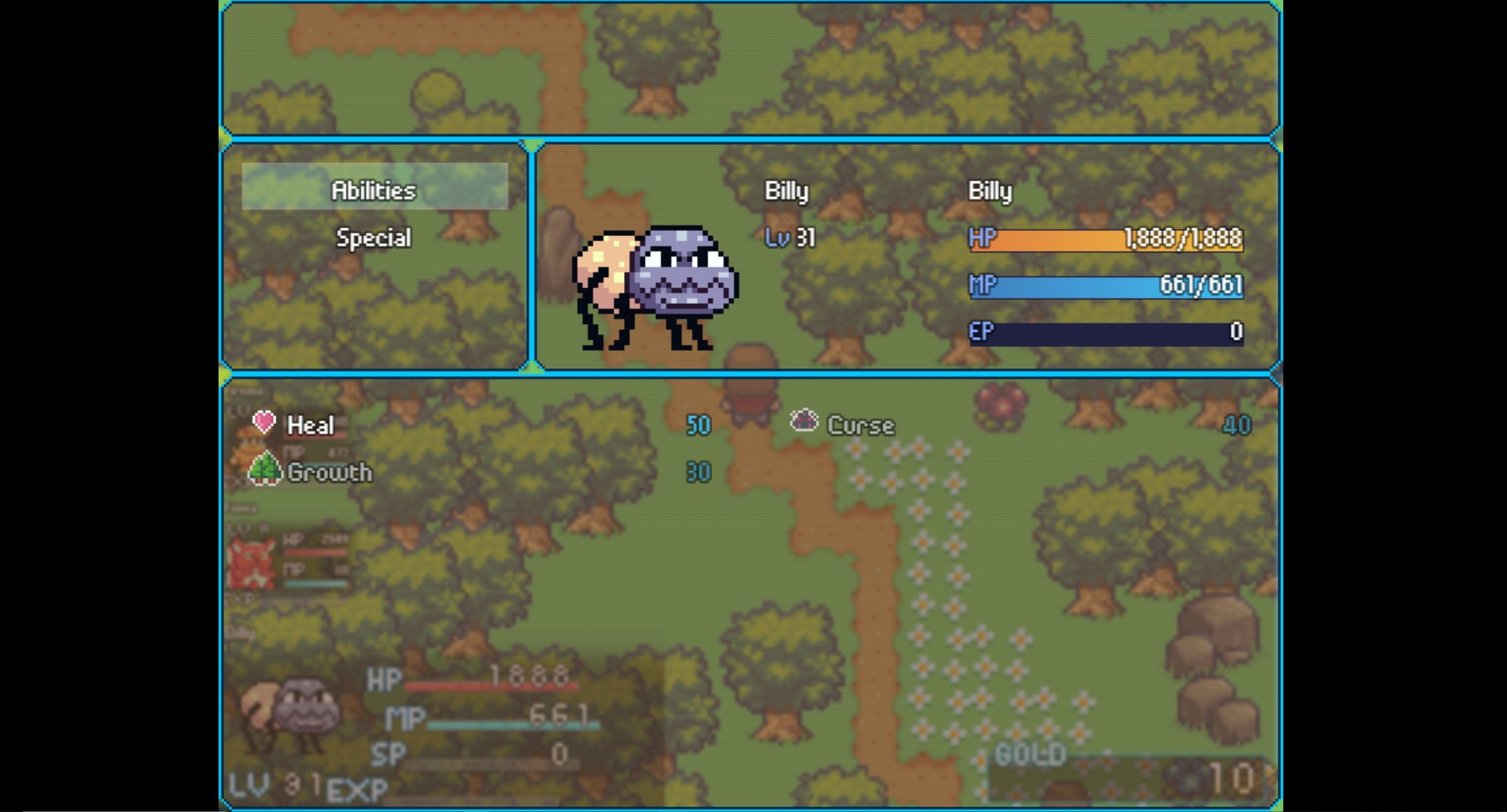Open the Special abilities category

(374, 237)
